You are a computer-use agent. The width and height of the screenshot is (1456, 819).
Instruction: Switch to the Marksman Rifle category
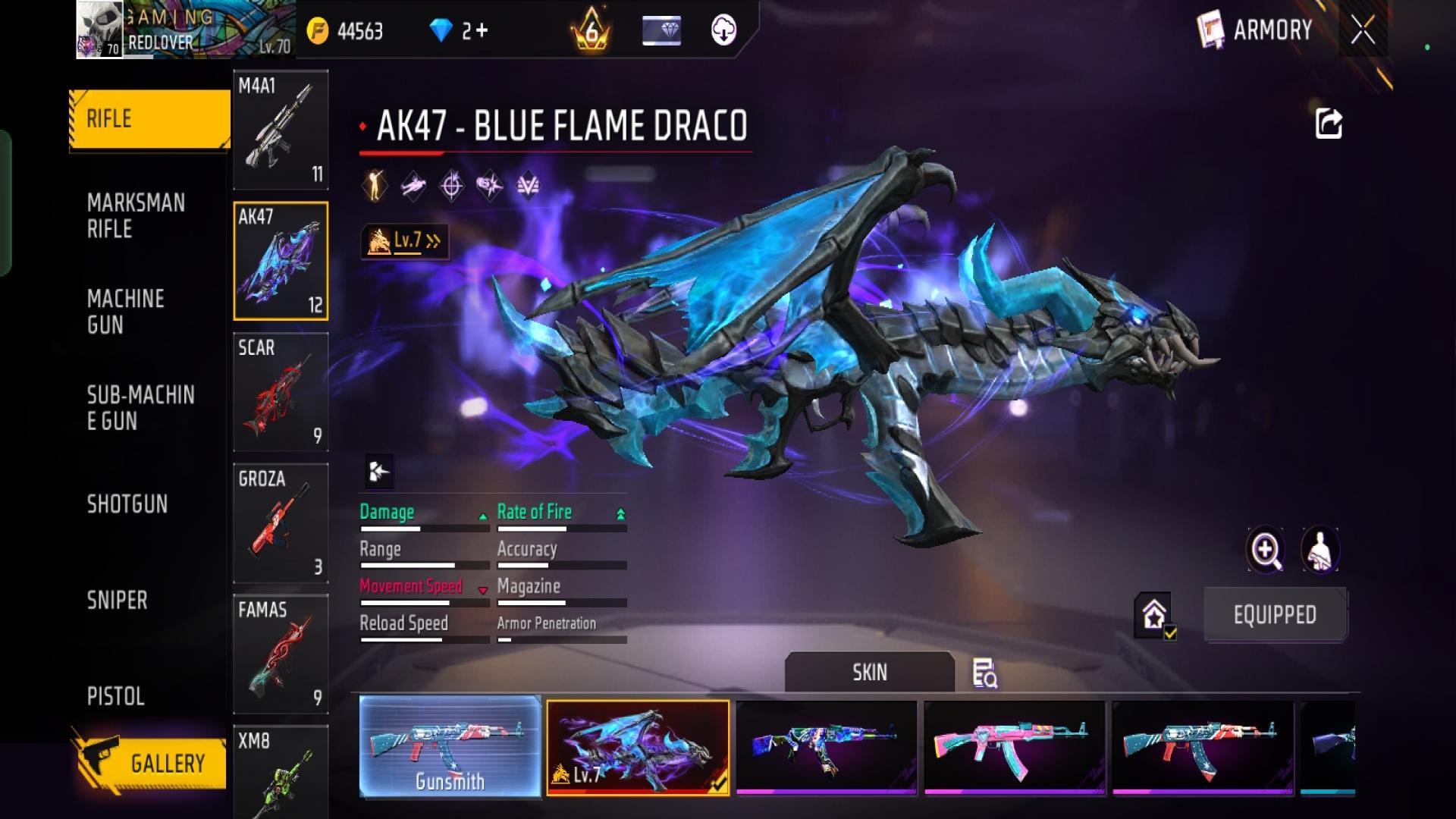point(136,216)
